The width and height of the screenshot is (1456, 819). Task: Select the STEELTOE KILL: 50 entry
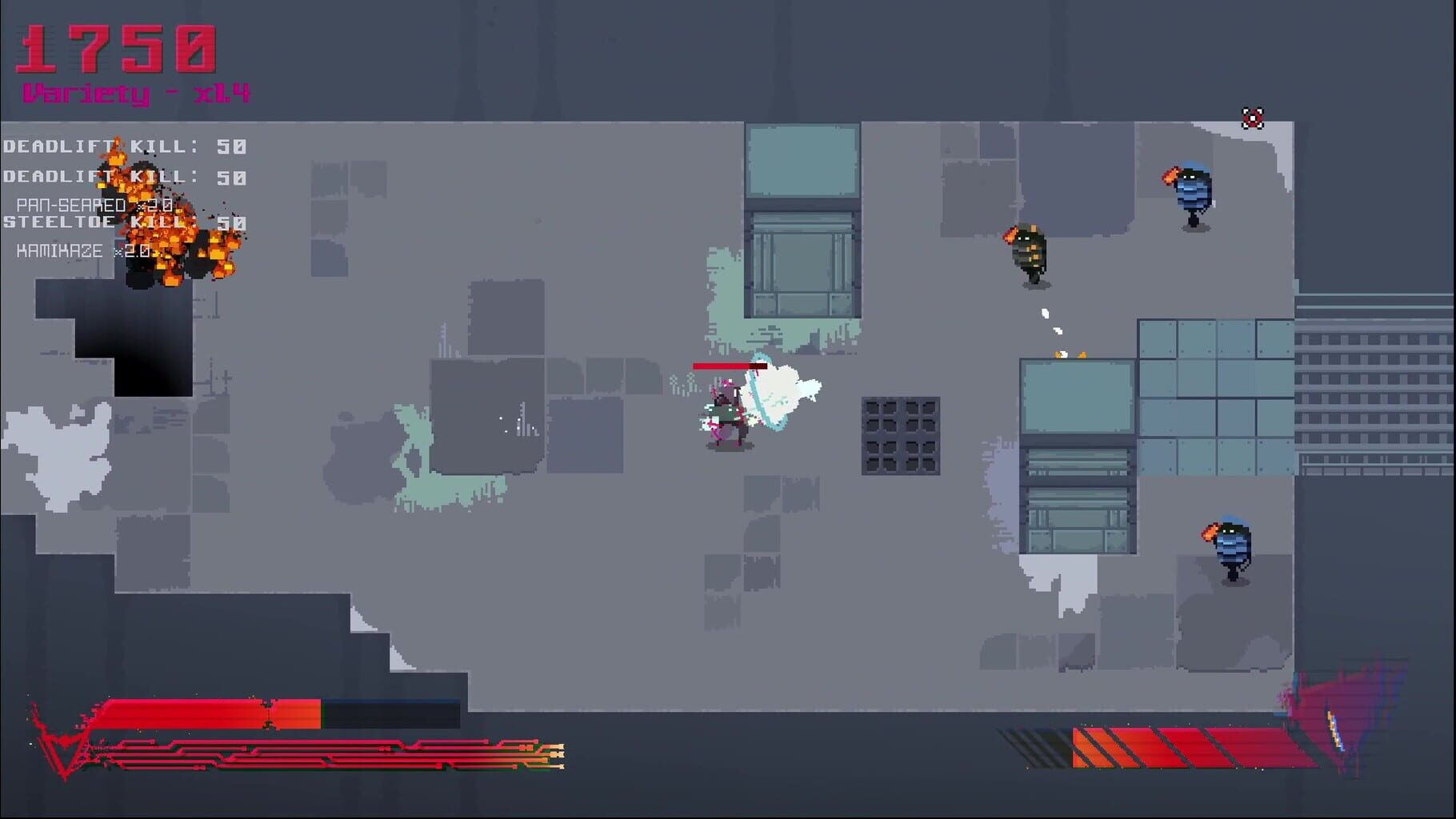pos(125,222)
